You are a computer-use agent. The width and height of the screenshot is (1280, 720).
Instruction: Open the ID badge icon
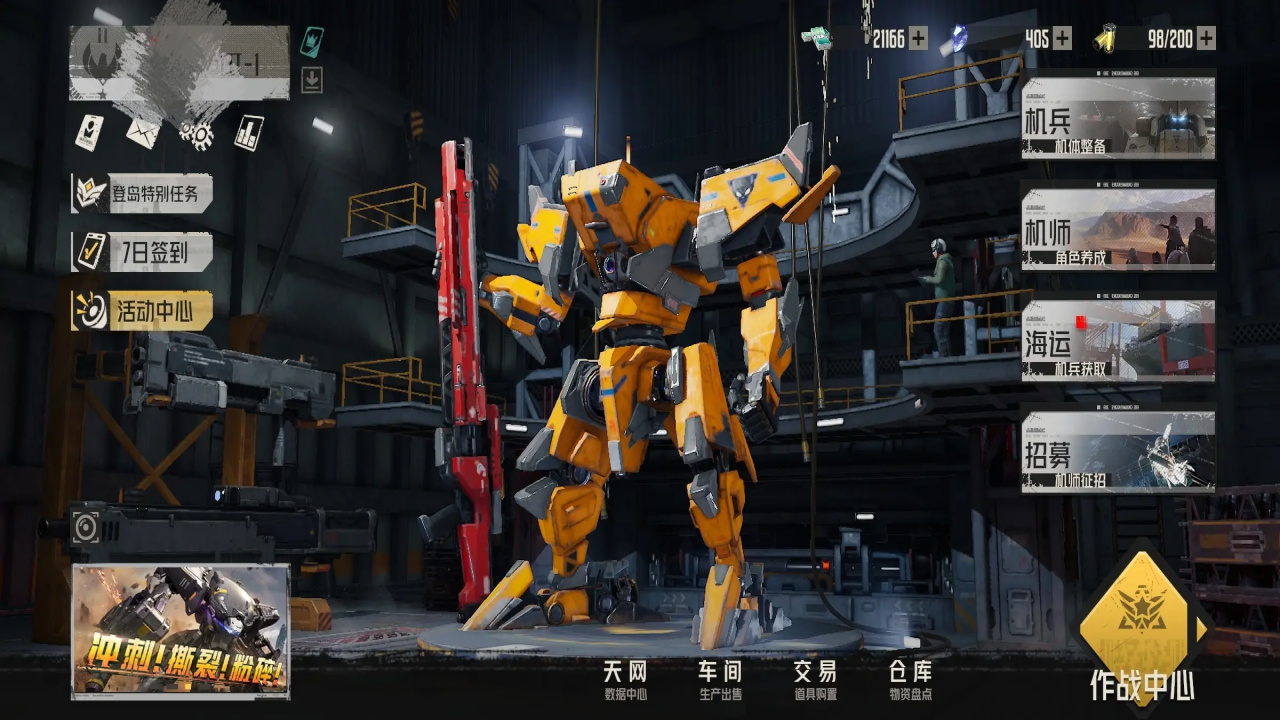89,132
